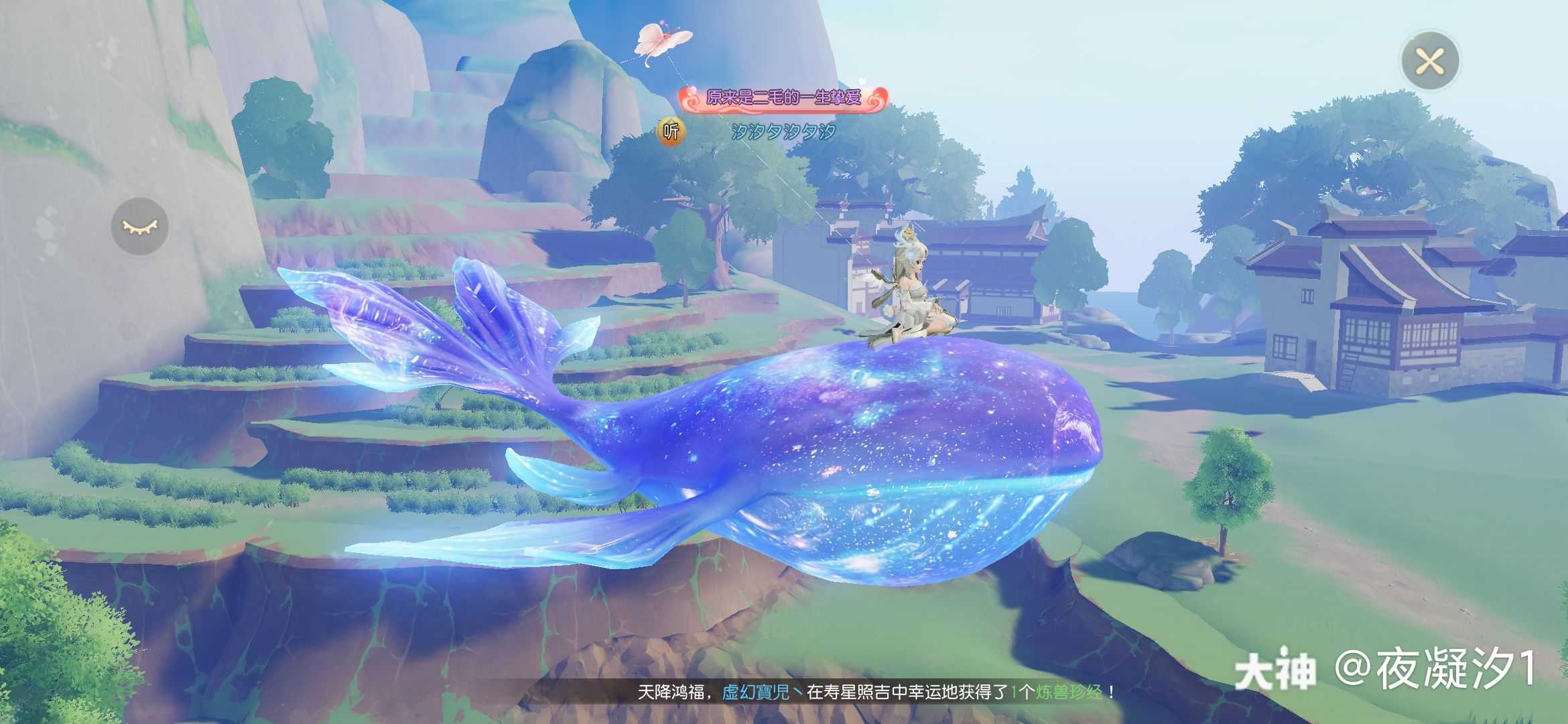Tap the closed-eye icon to hide the UI
The image size is (1568, 724).
pyautogui.click(x=139, y=226)
